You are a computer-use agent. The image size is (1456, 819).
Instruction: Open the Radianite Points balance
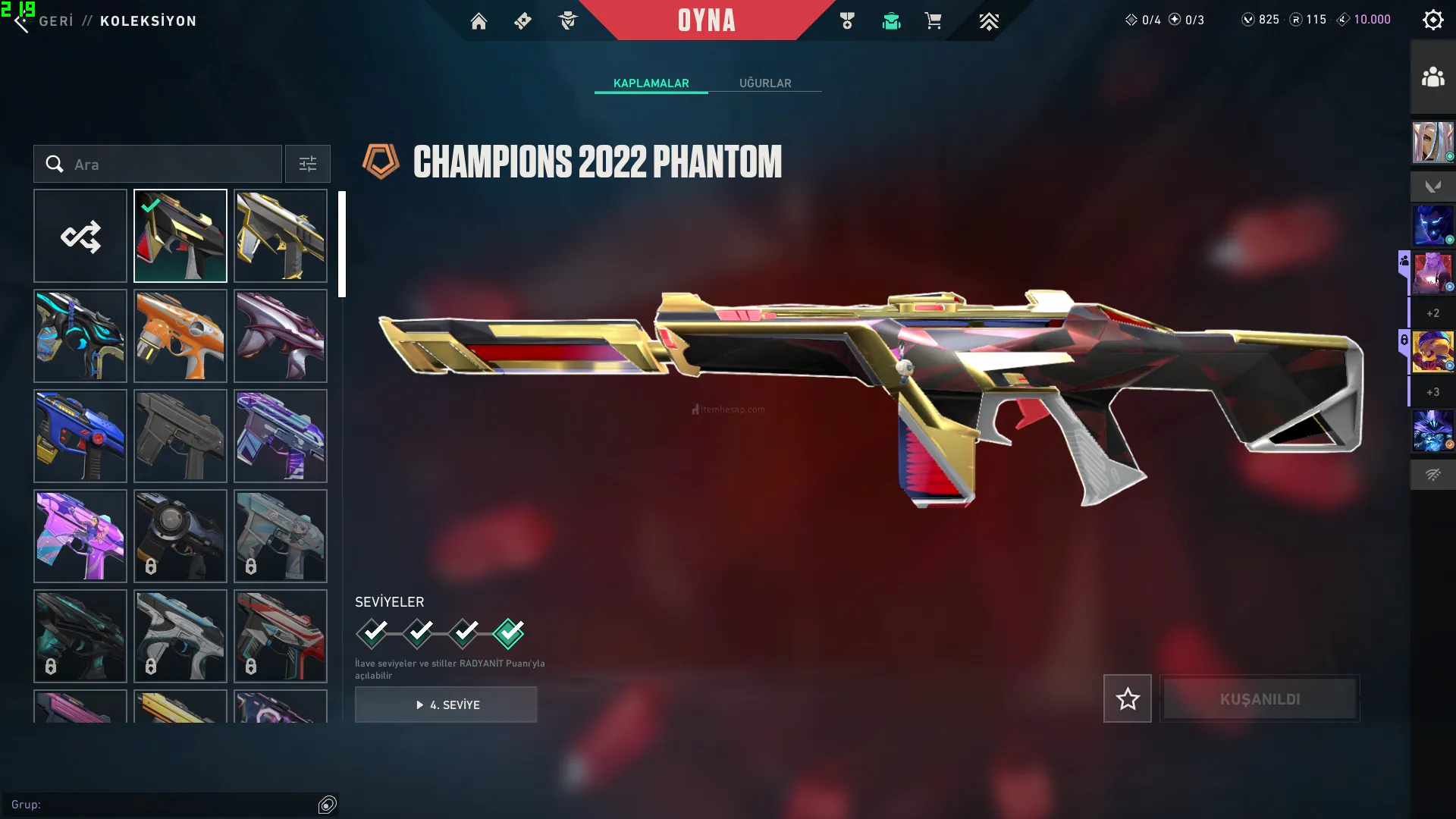pyautogui.click(x=1309, y=20)
